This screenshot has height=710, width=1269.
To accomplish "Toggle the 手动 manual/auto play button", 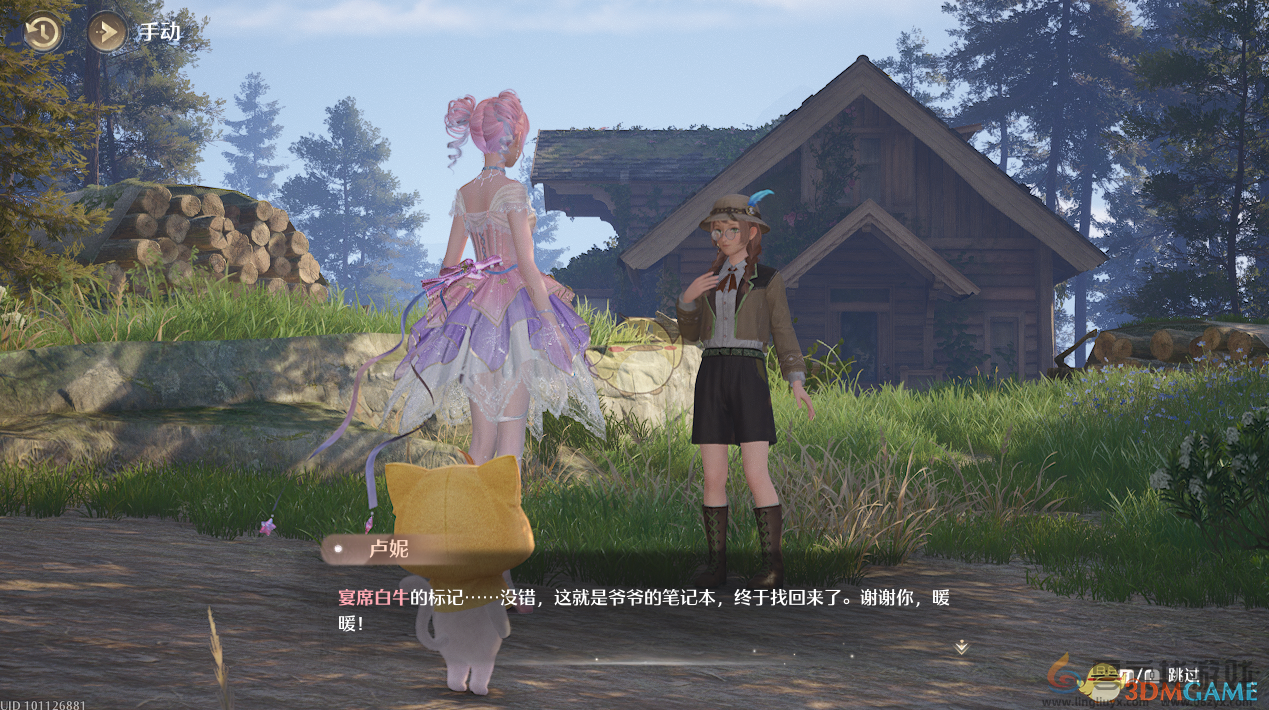I will (x=106, y=33).
